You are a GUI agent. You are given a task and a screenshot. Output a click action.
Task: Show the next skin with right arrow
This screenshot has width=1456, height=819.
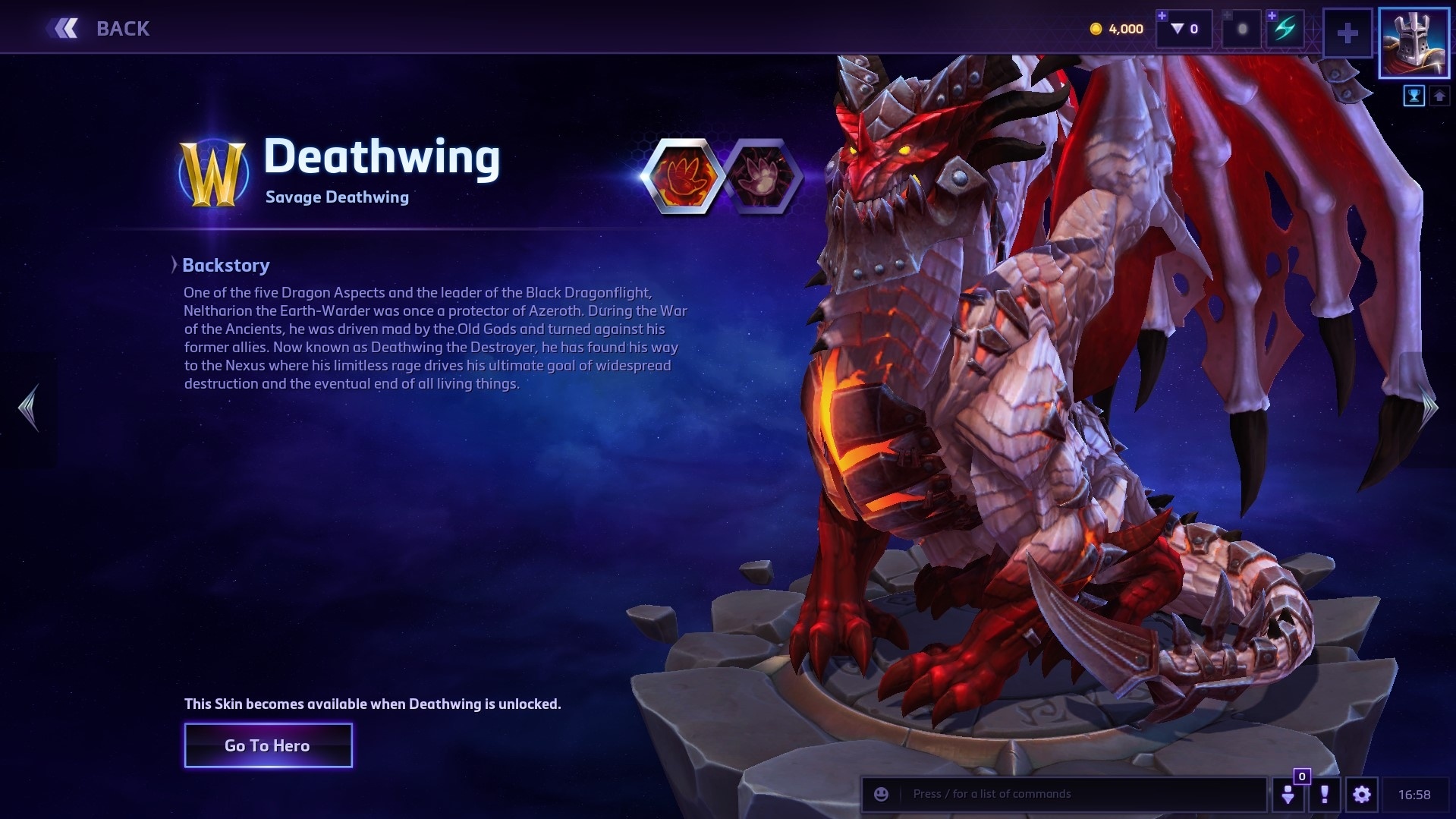[x=1429, y=408]
